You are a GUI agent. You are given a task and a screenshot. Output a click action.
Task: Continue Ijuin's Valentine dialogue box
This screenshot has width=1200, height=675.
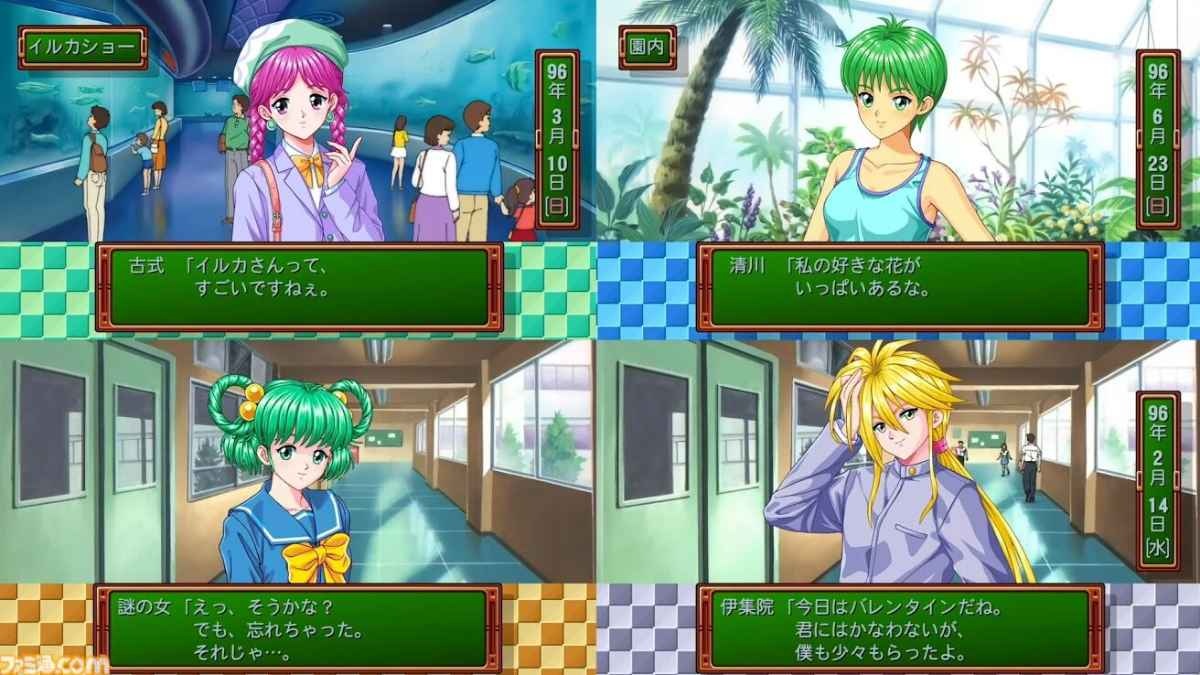pos(899,628)
